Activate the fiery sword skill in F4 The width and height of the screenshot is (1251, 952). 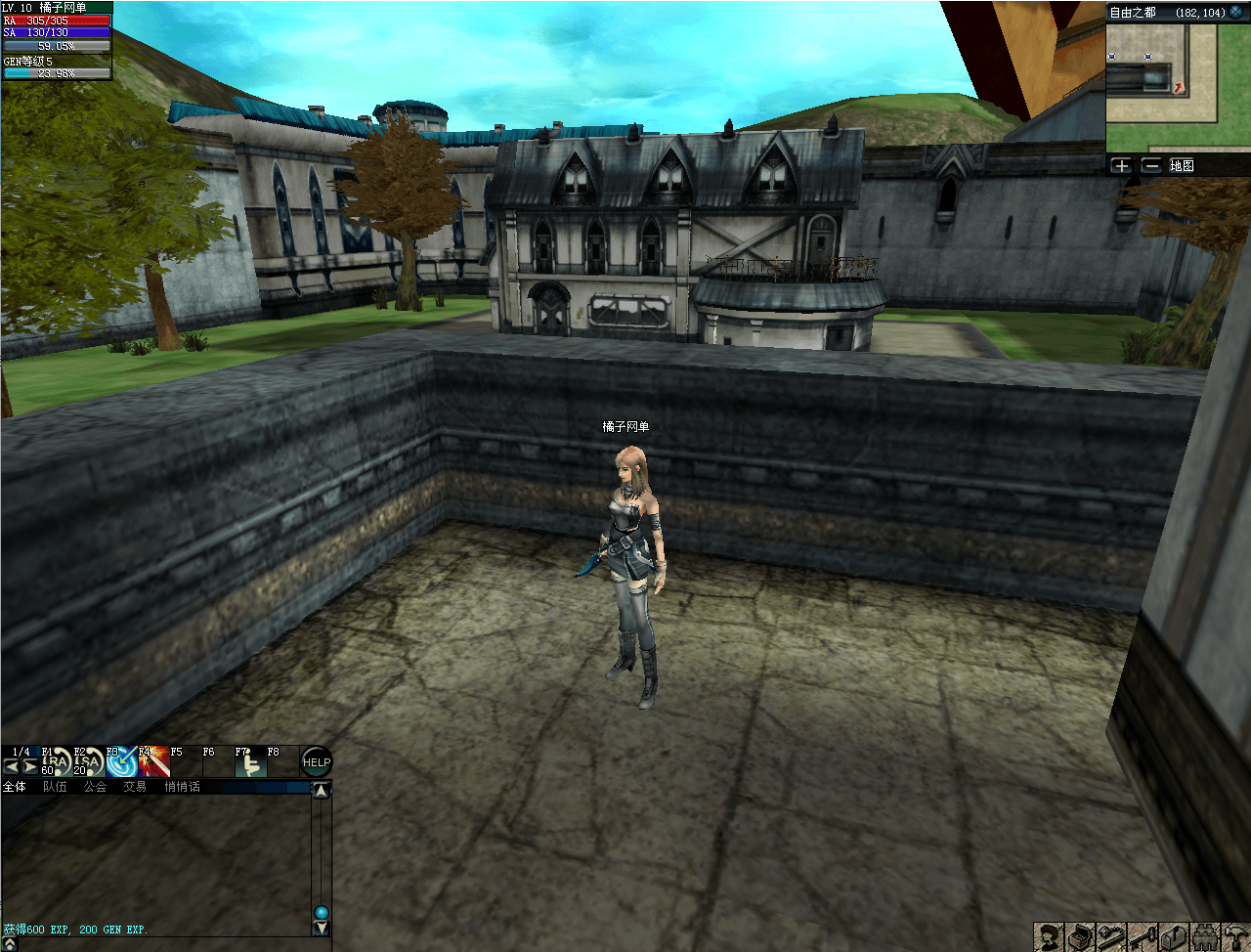pyautogui.click(x=153, y=763)
